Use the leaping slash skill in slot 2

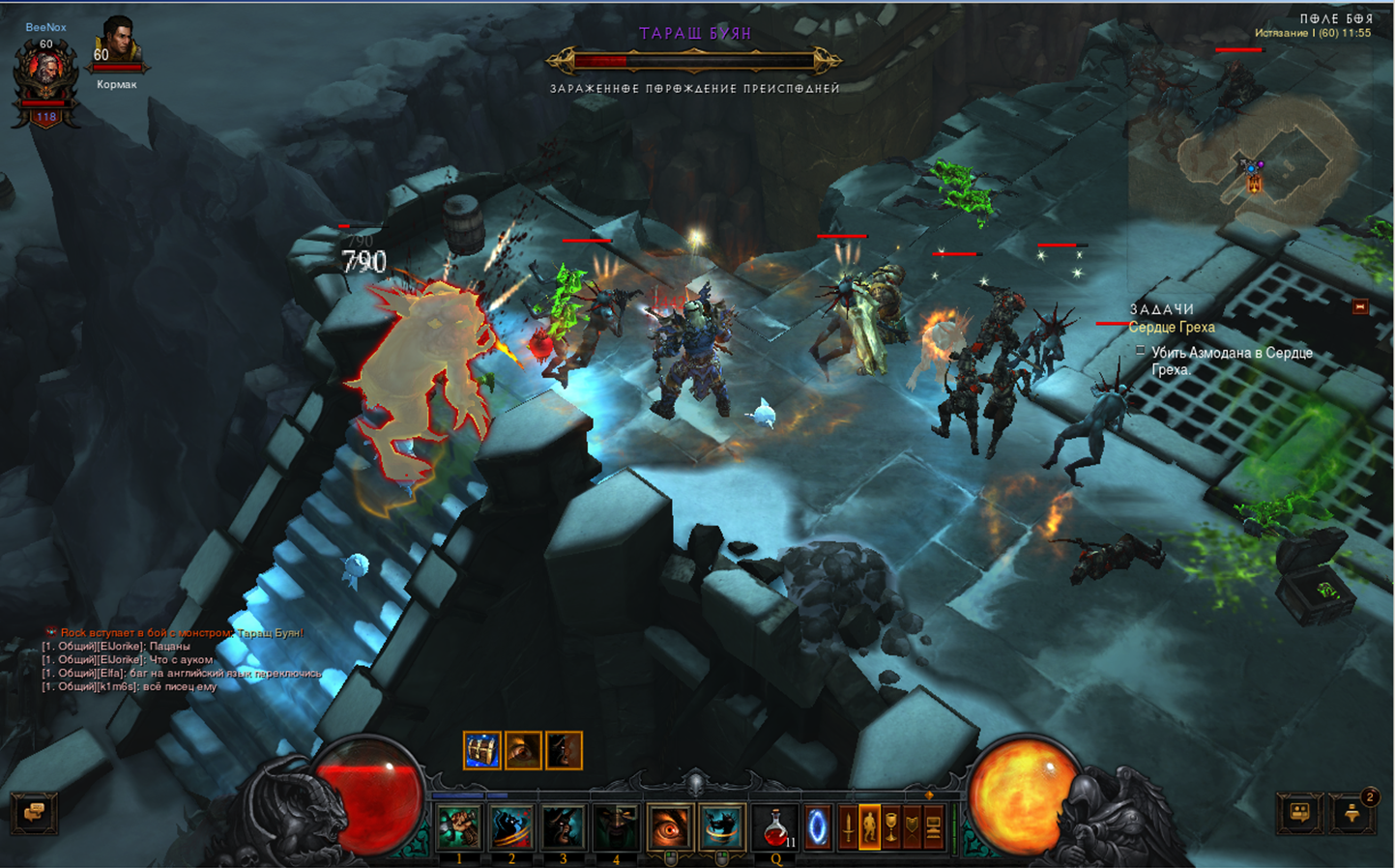tap(511, 827)
